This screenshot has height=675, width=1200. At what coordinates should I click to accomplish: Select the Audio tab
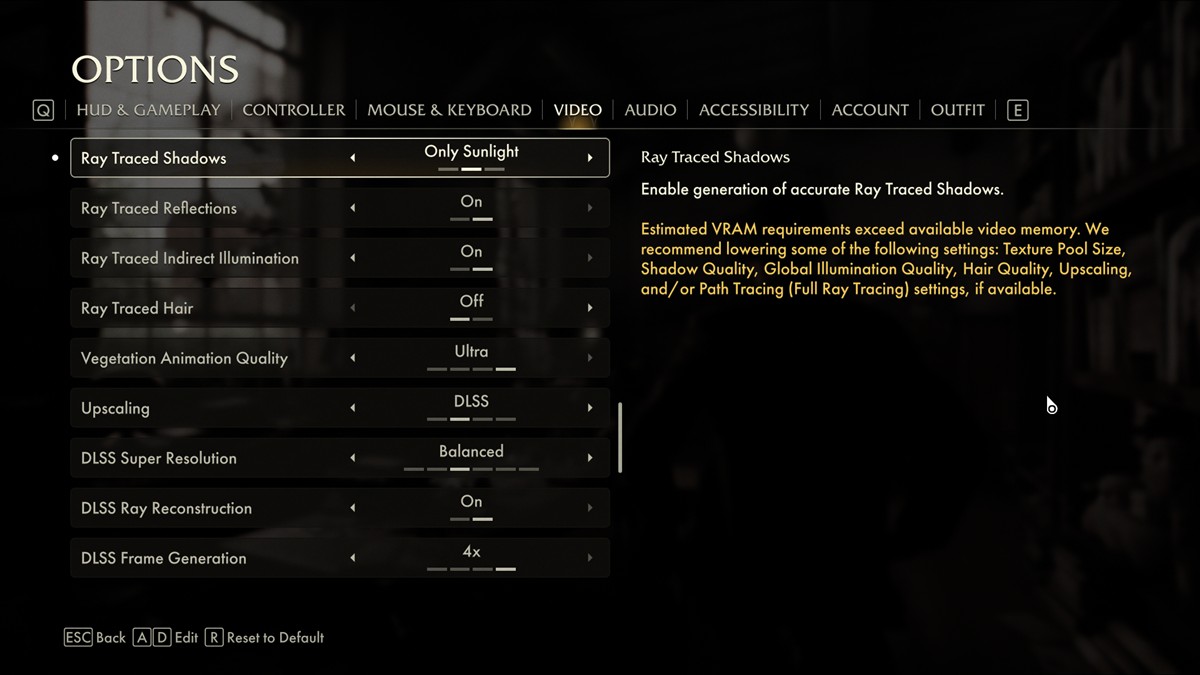[650, 110]
